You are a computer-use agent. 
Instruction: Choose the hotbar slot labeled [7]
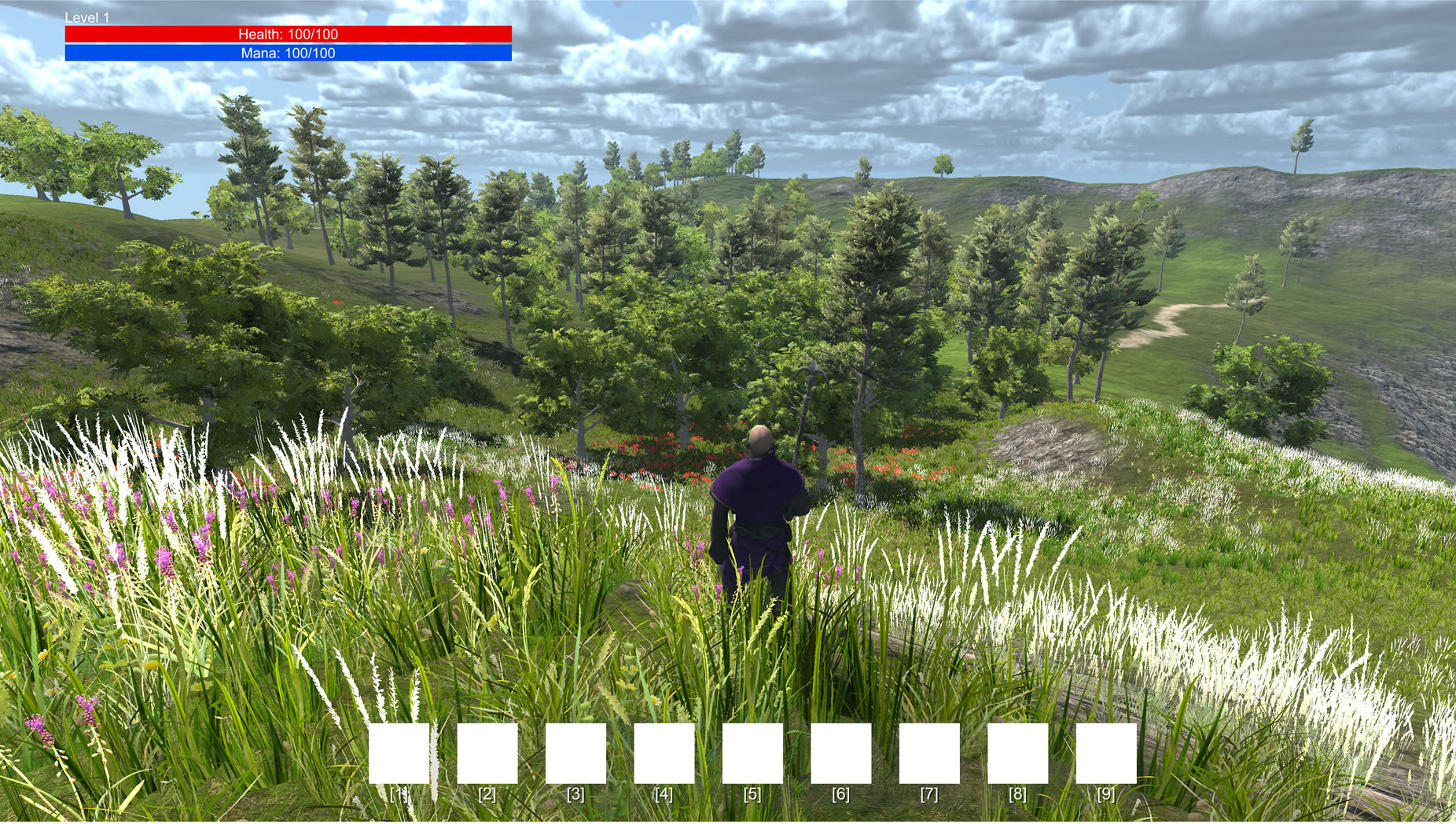929,753
